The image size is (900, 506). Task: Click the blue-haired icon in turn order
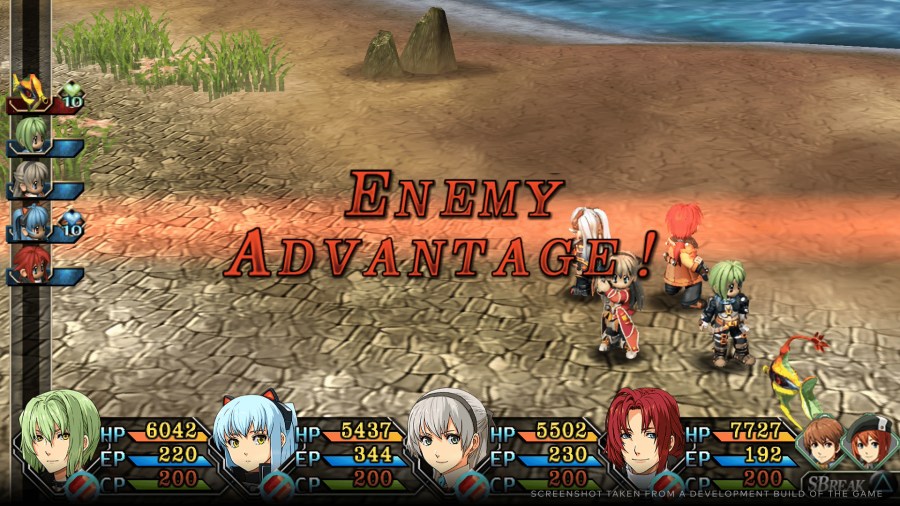[x=32, y=220]
